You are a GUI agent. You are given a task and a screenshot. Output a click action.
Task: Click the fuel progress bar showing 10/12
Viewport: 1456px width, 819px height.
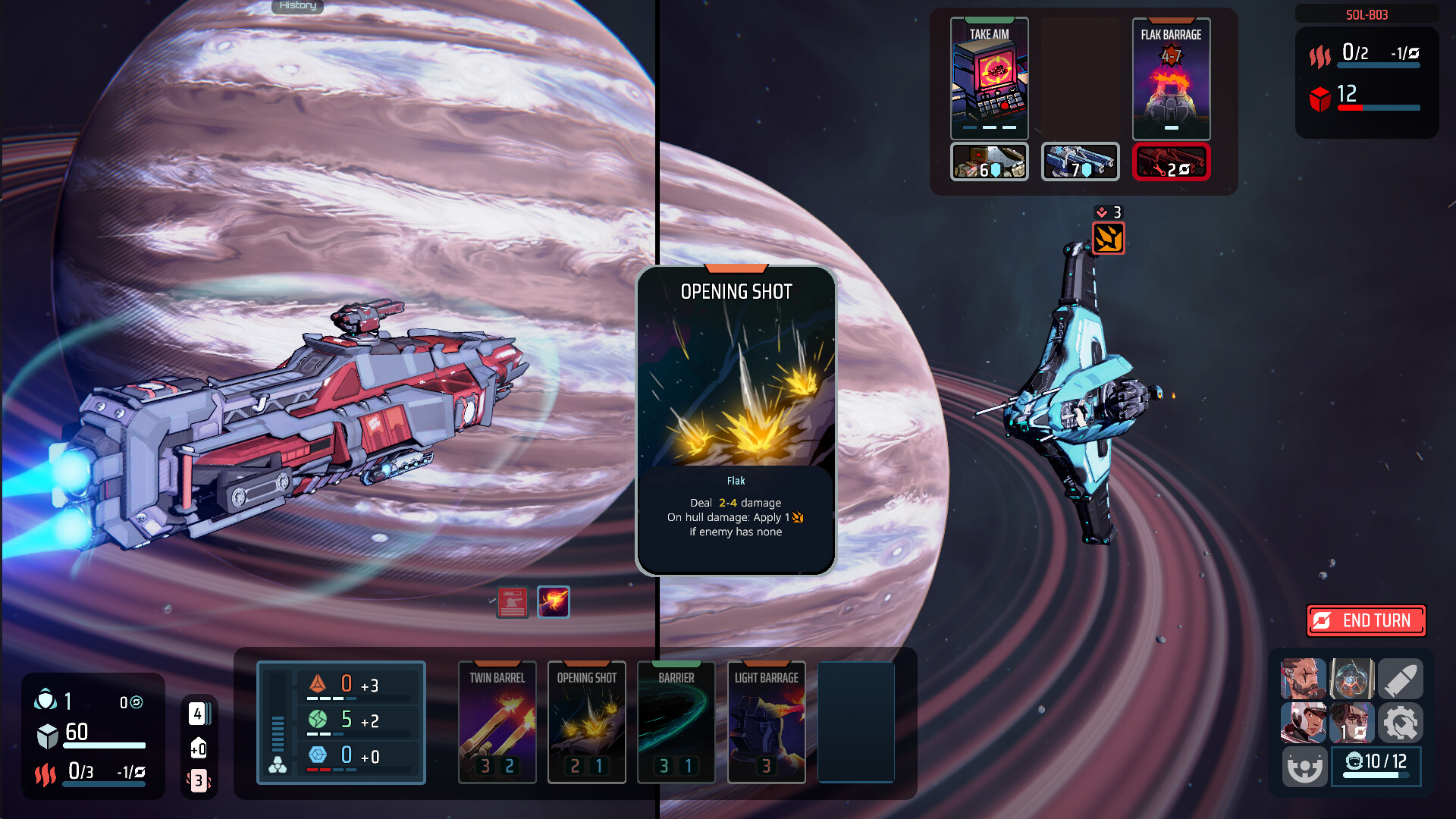point(1376,767)
